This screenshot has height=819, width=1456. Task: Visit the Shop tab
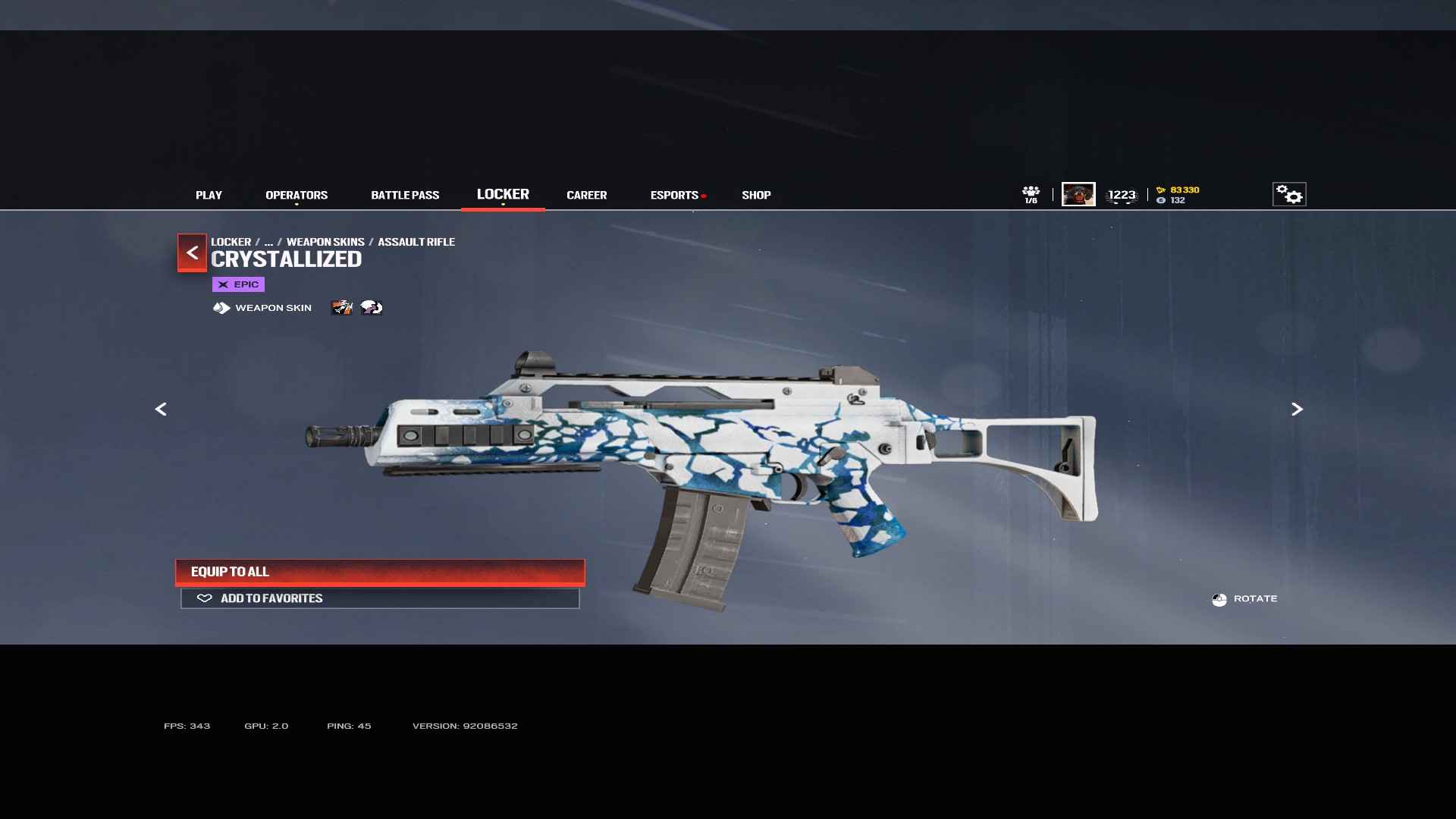click(x=756, y=195)
